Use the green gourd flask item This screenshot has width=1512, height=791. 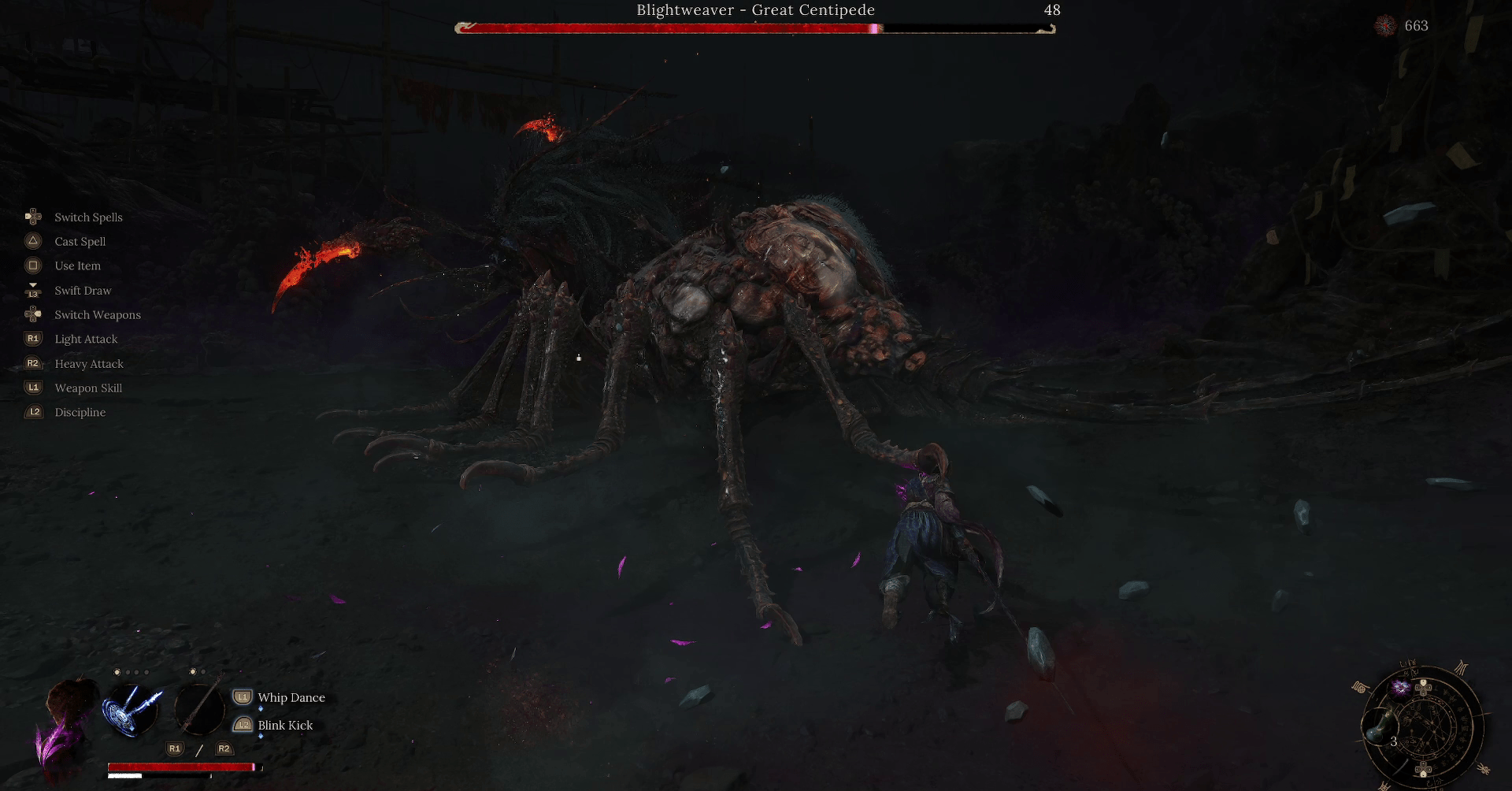(x=1380, y=728)
